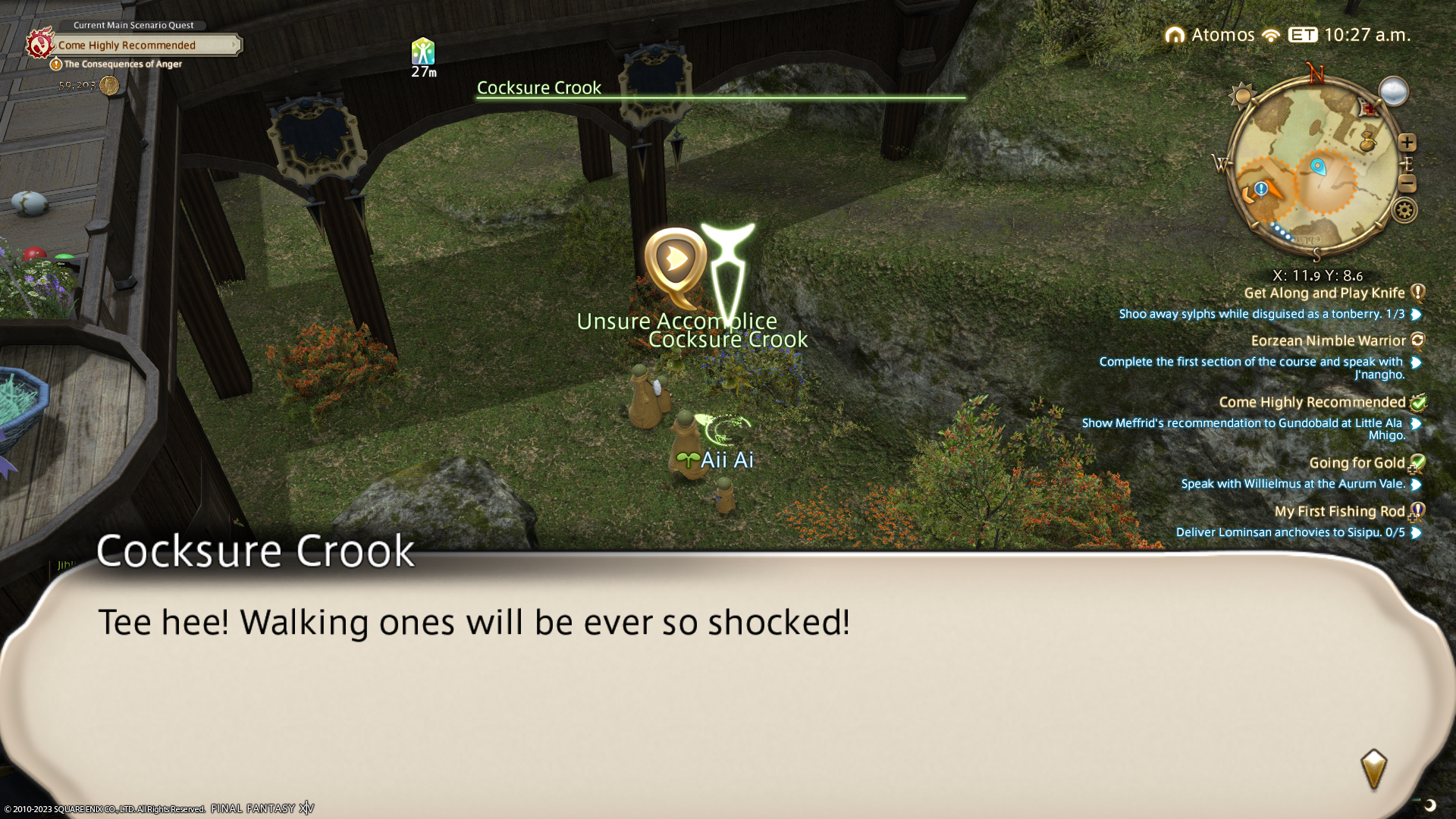Open Come Highly Recommended in the duty list
Screen dimensions: 1456x819
point(1312,403)
